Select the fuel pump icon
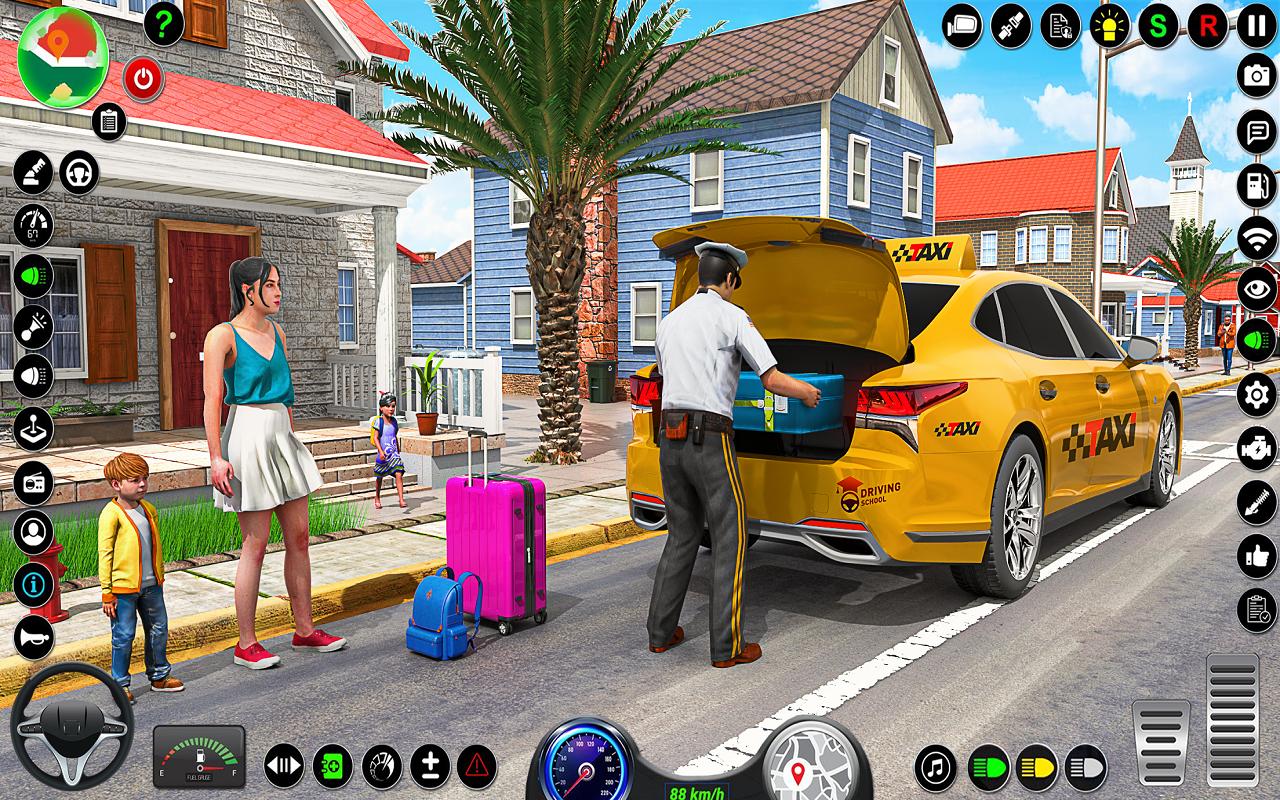The width and height of the screenshot is (1280, 800). 1256,185
